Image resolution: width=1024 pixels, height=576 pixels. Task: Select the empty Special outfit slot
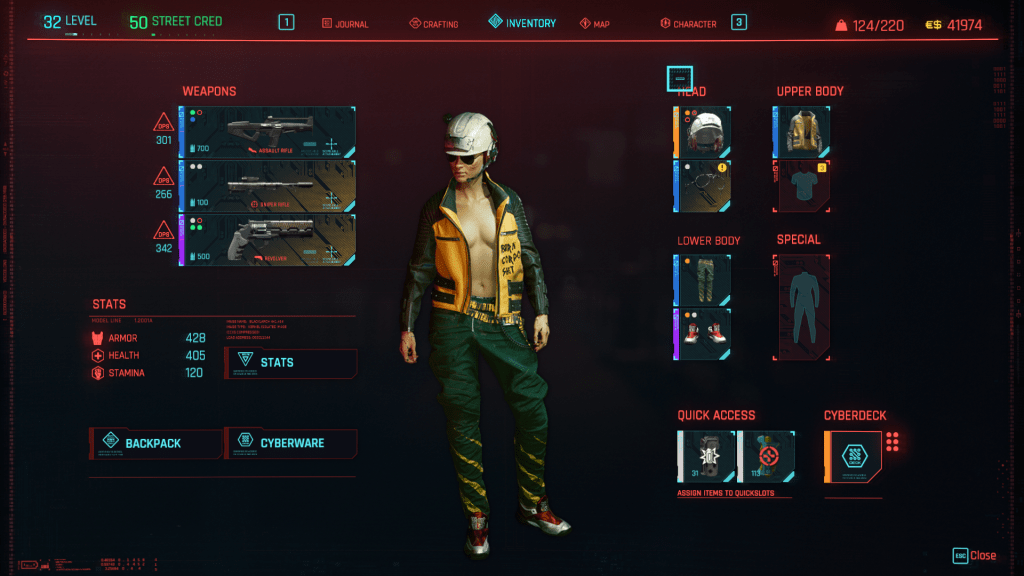click(802, 306)
